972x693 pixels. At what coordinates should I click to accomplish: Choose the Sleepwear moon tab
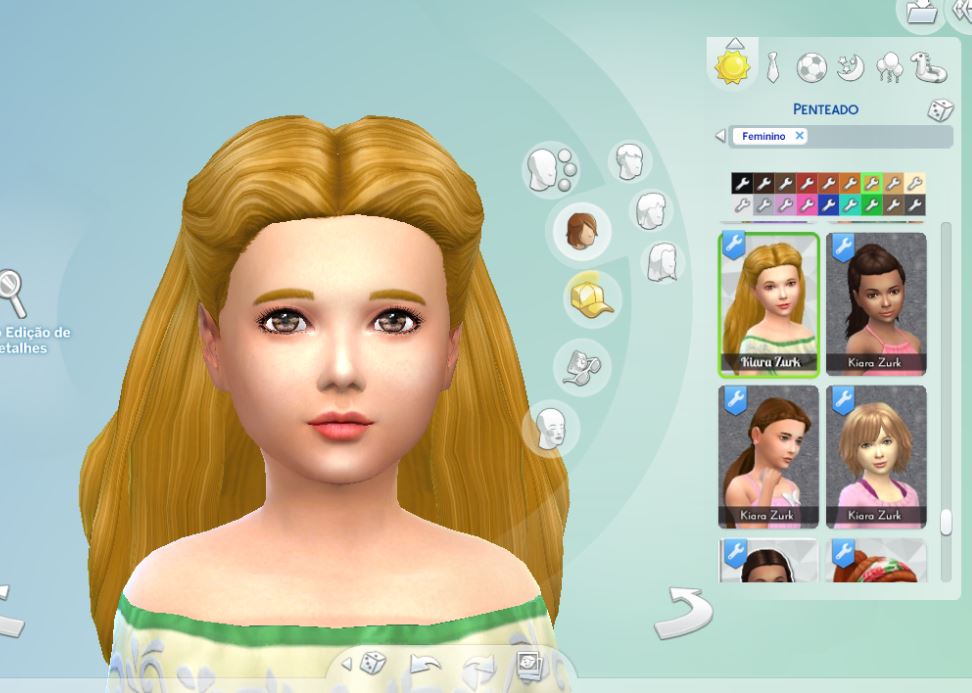click(x=849, y=68)
